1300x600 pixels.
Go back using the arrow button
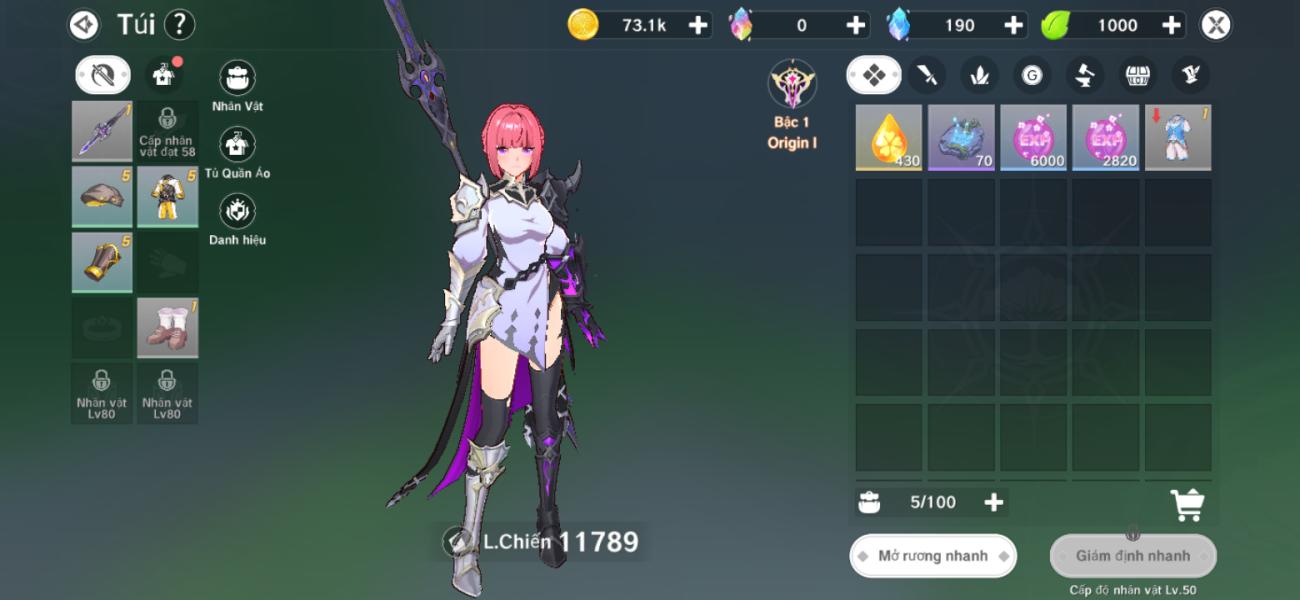[x=84, y=24]
